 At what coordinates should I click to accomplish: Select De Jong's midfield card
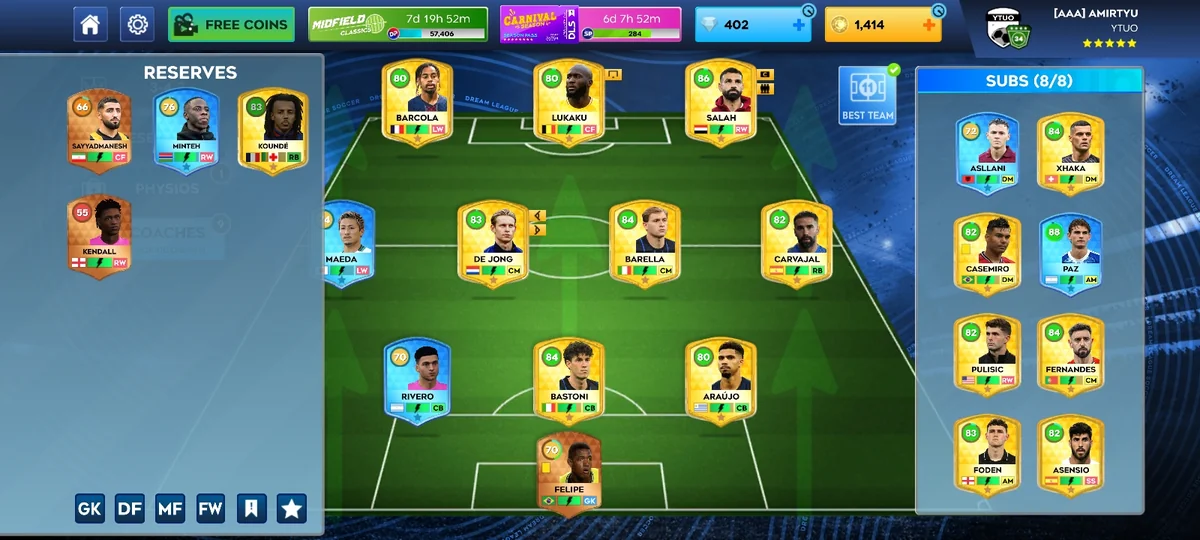493,244
